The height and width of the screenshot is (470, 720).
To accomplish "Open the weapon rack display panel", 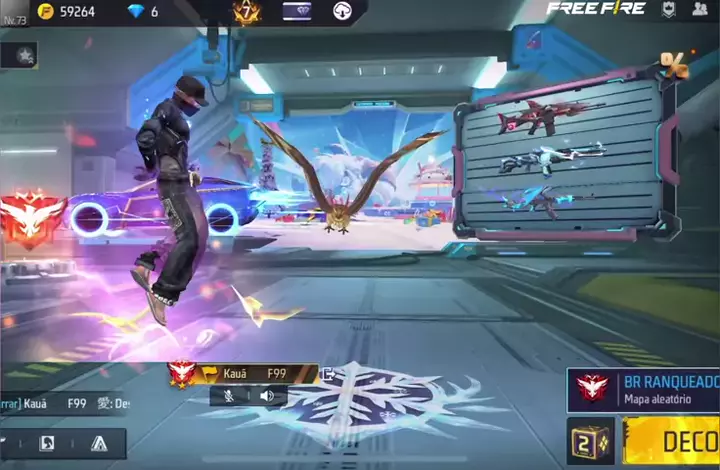I will [558, 160].
